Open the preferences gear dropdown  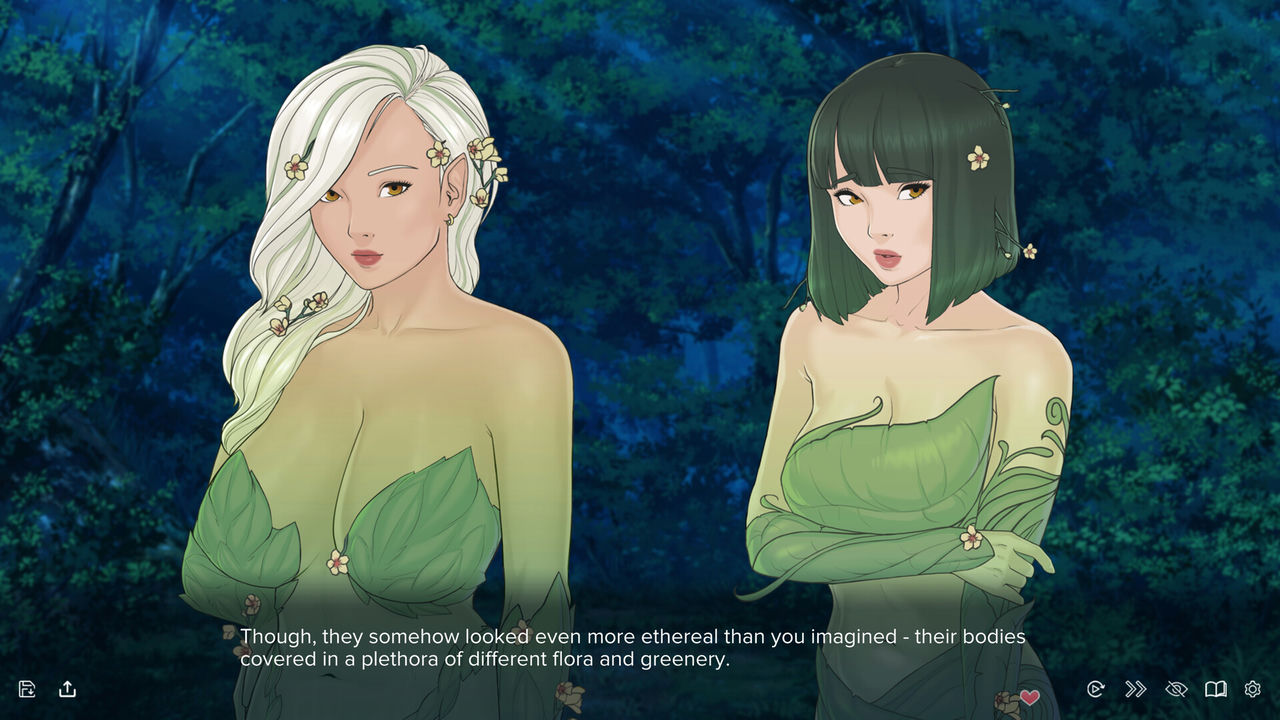[1251, 689]
